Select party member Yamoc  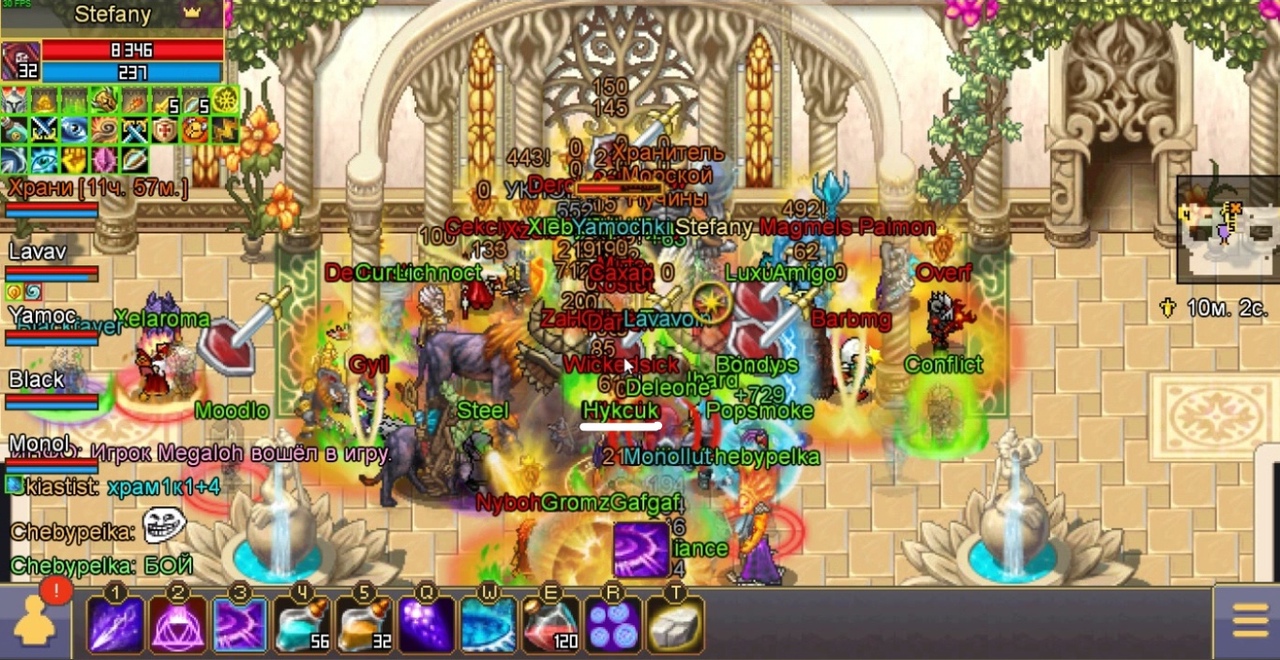point(42,317)
